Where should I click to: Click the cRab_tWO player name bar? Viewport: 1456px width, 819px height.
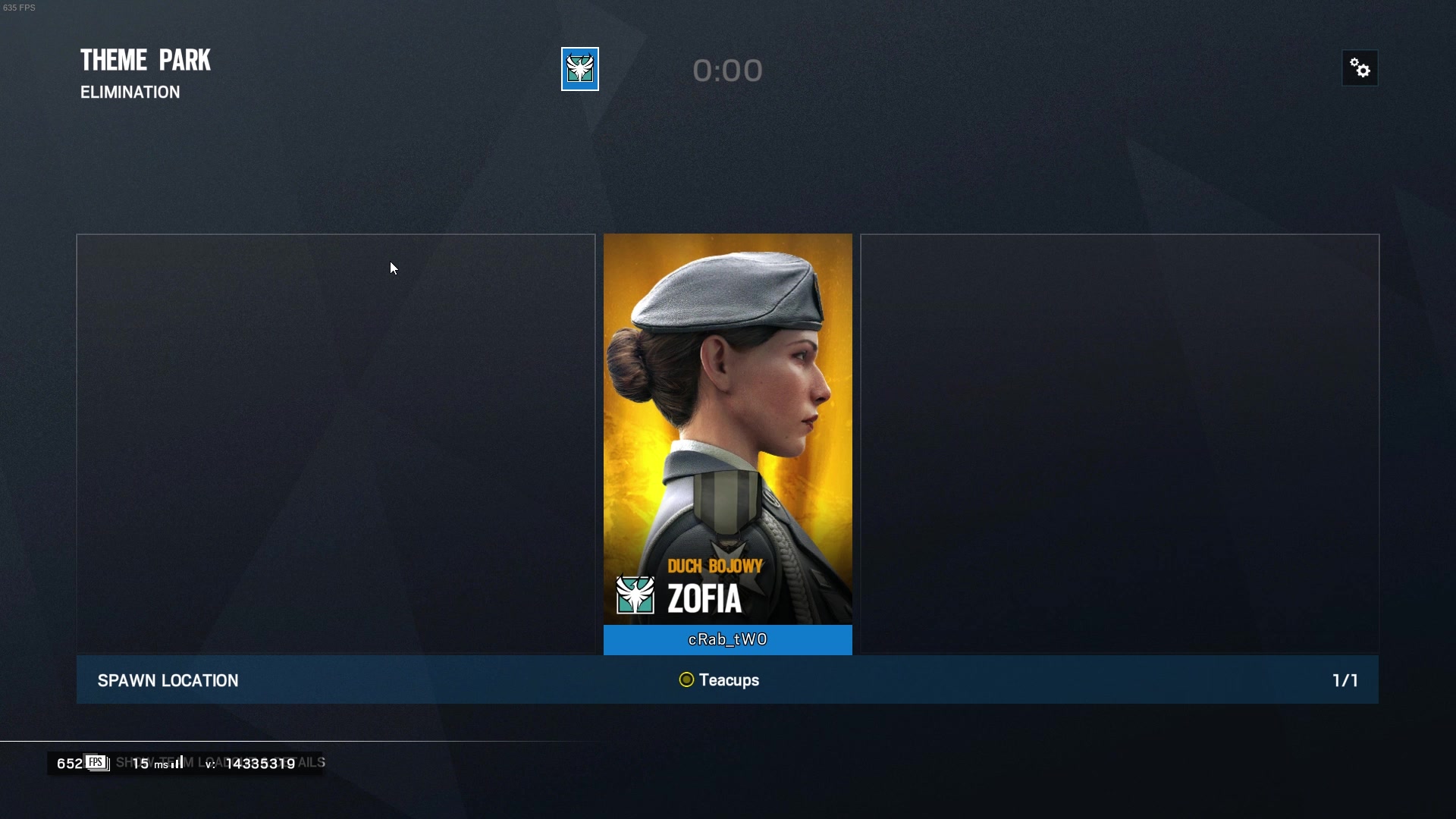[x=727, y=640]
